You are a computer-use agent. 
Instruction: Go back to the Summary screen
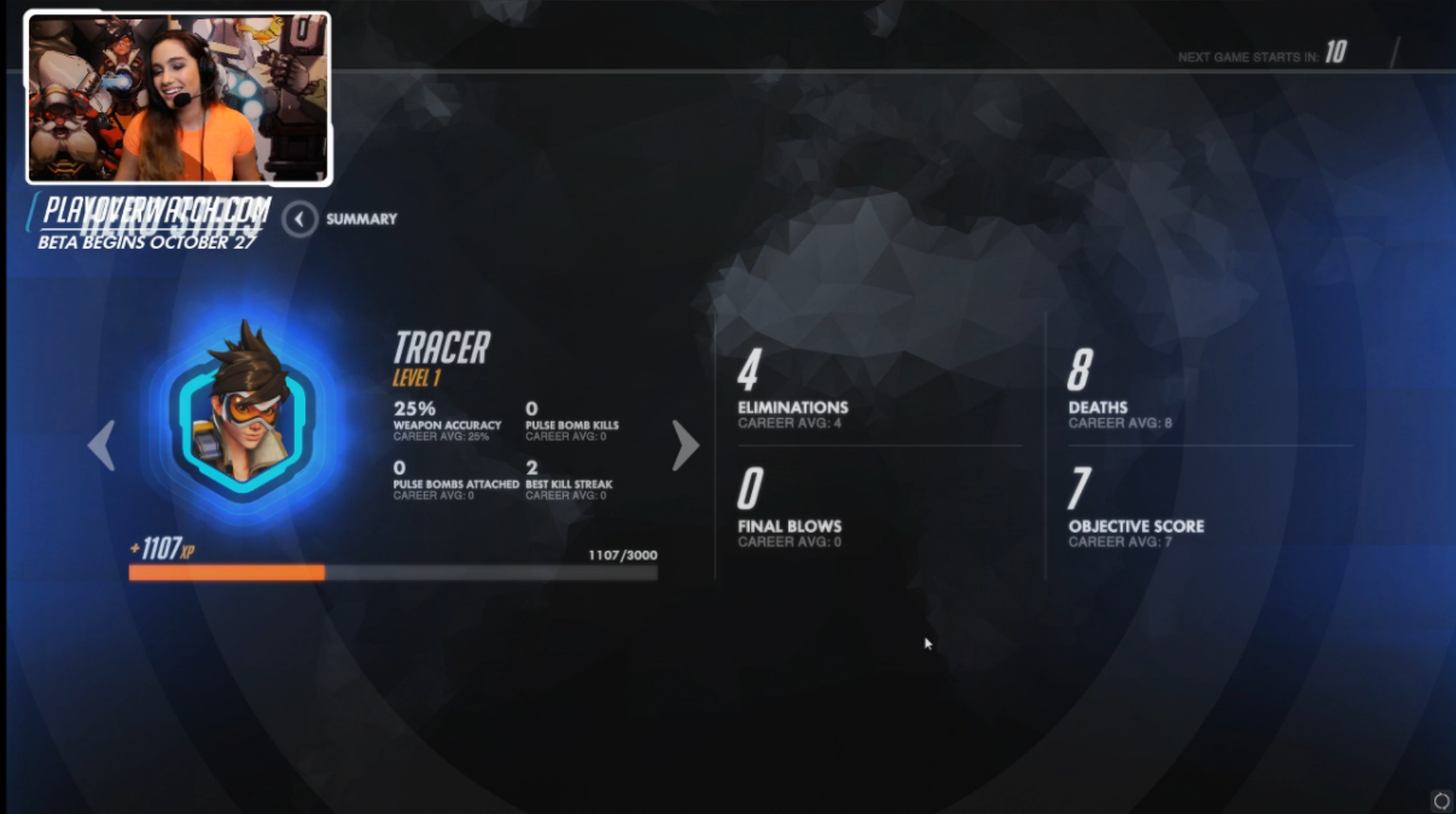coord(300,219)
